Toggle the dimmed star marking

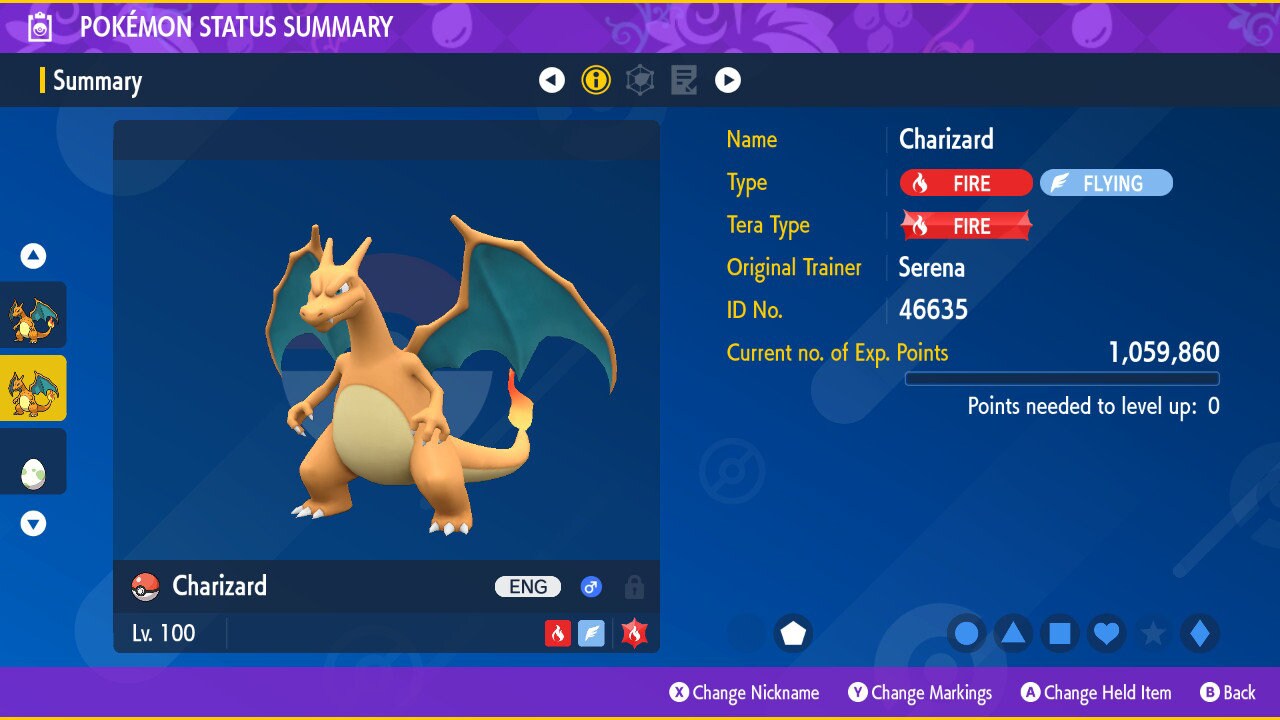(1153, 634)
